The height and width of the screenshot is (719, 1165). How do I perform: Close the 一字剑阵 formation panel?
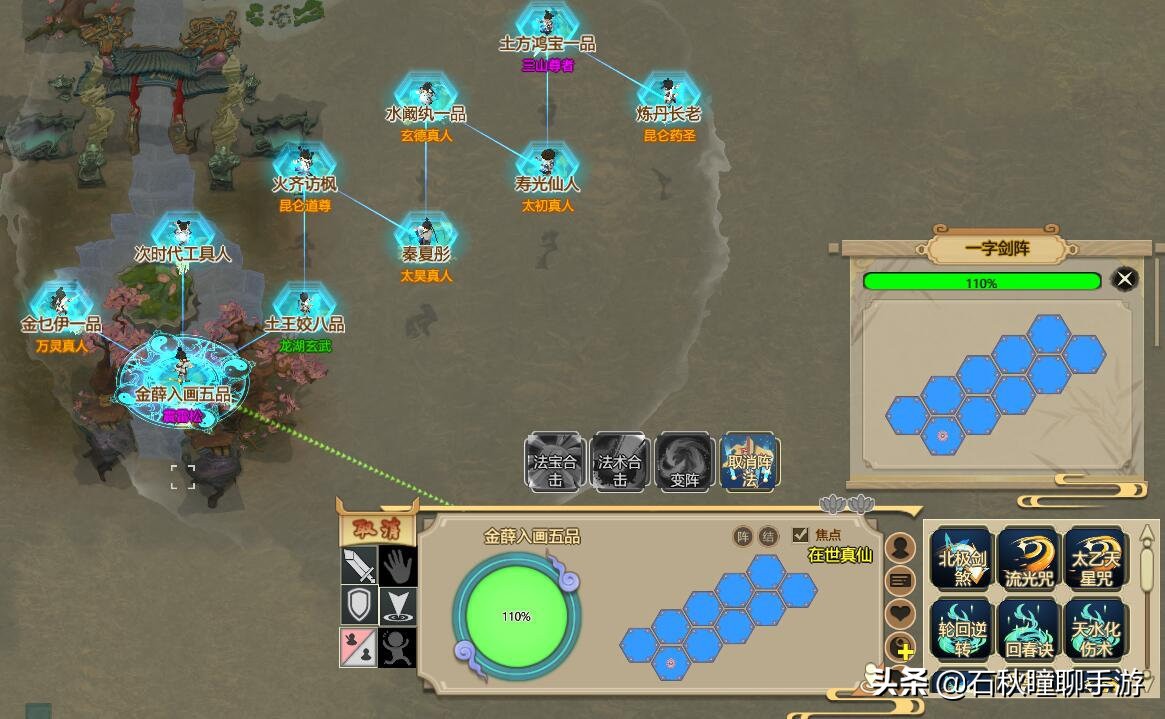point(1125,280)
